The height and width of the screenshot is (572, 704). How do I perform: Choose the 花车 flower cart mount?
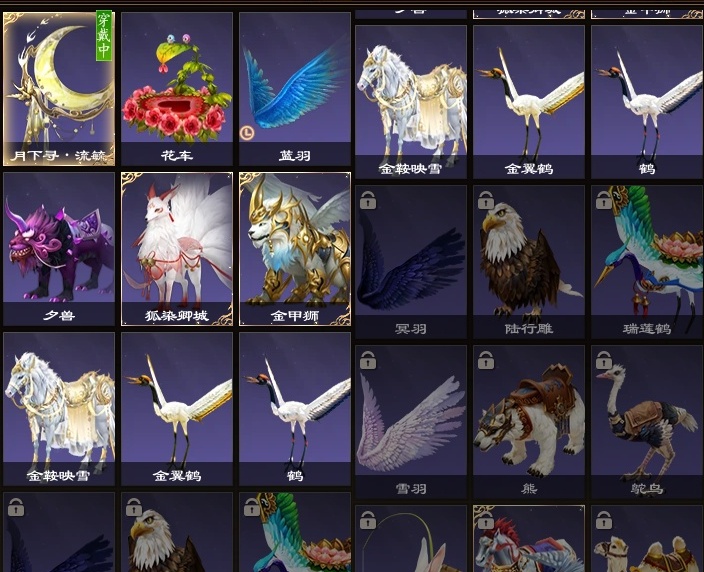[176, 88]
